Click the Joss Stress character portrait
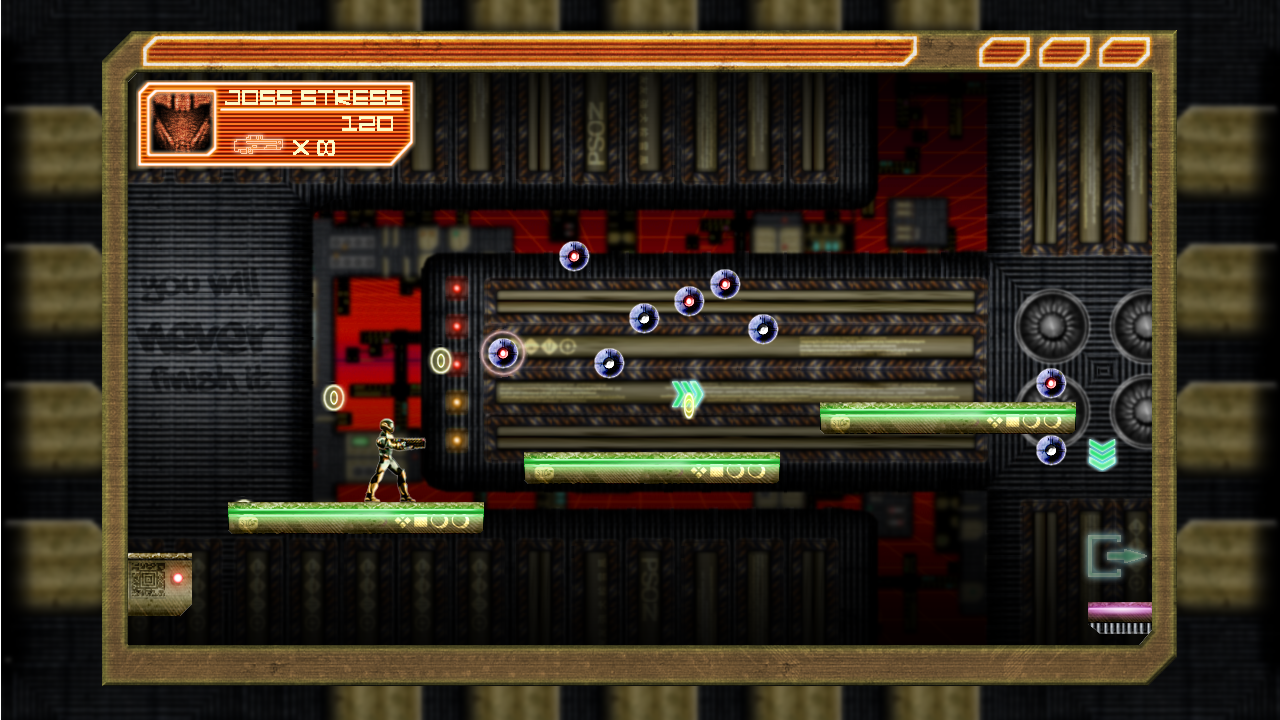The width and height of the screenshot is (1280, 720). click(x=182, y=122)
